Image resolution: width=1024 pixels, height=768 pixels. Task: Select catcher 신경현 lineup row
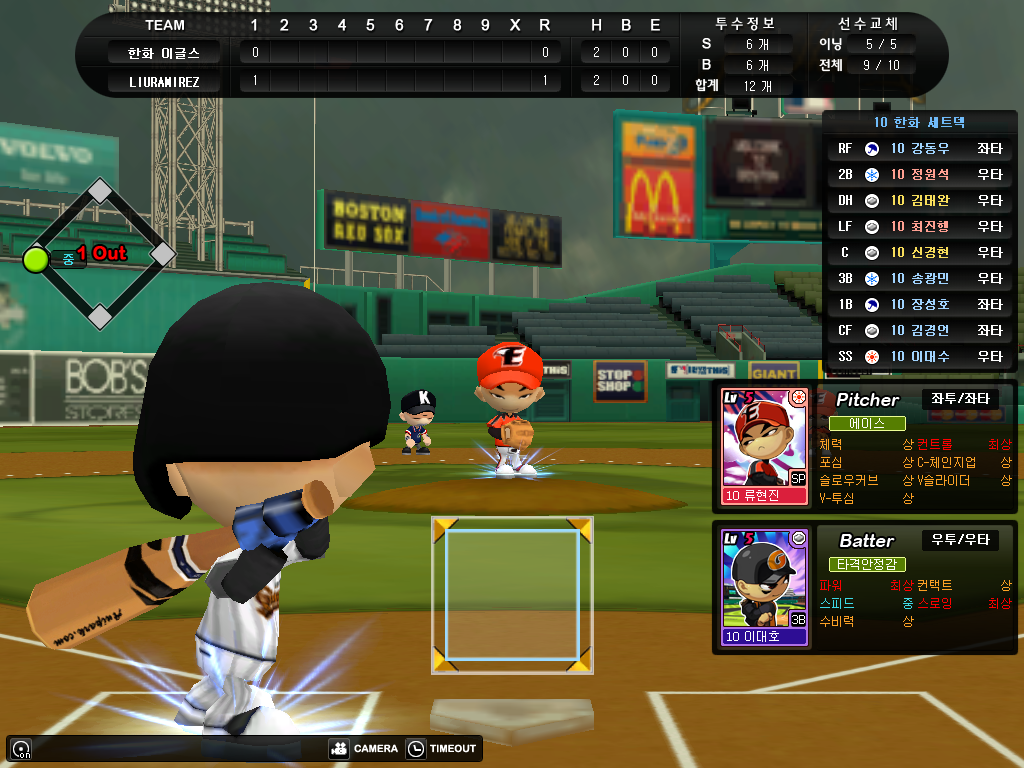pos(920,253)
